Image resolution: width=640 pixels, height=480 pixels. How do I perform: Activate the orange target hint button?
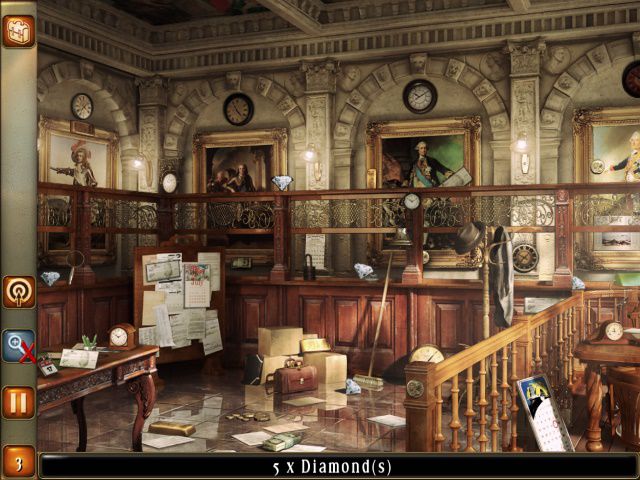18,291
